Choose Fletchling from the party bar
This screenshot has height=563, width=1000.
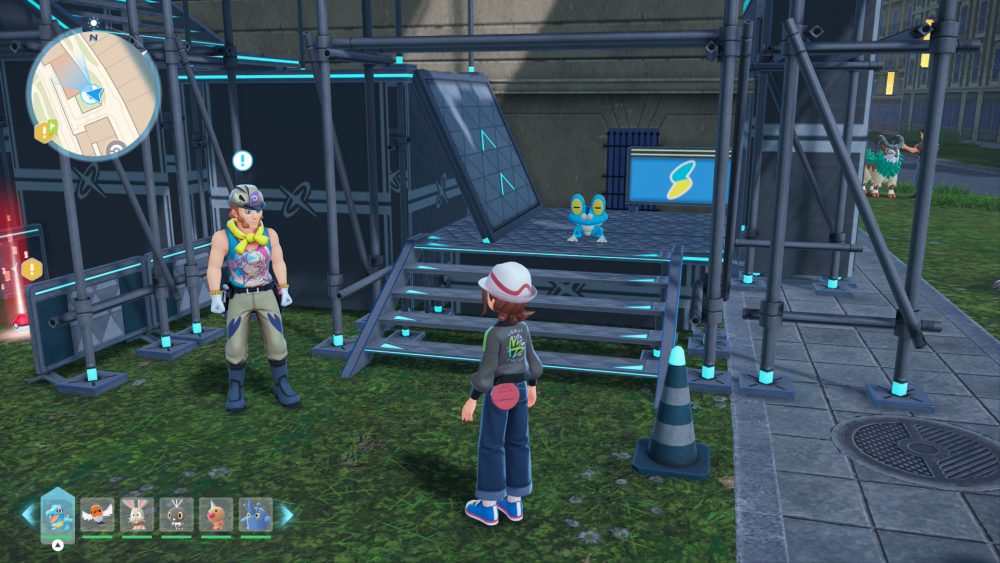coord(98,515)
